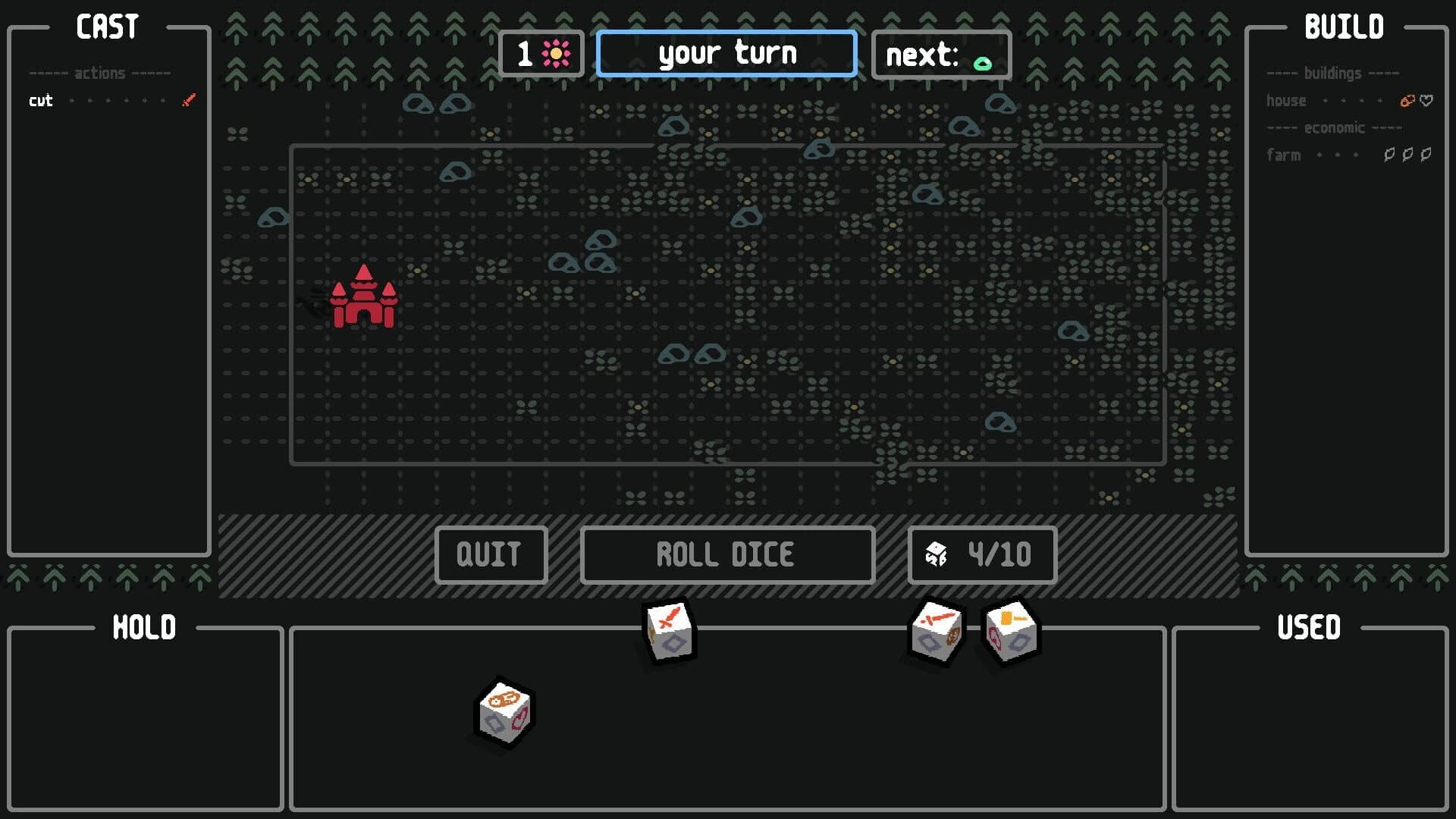Screen dimensions: 1456x819
Task: Click the 4/10 dice progress indicator
Action: tap(981, 554)
